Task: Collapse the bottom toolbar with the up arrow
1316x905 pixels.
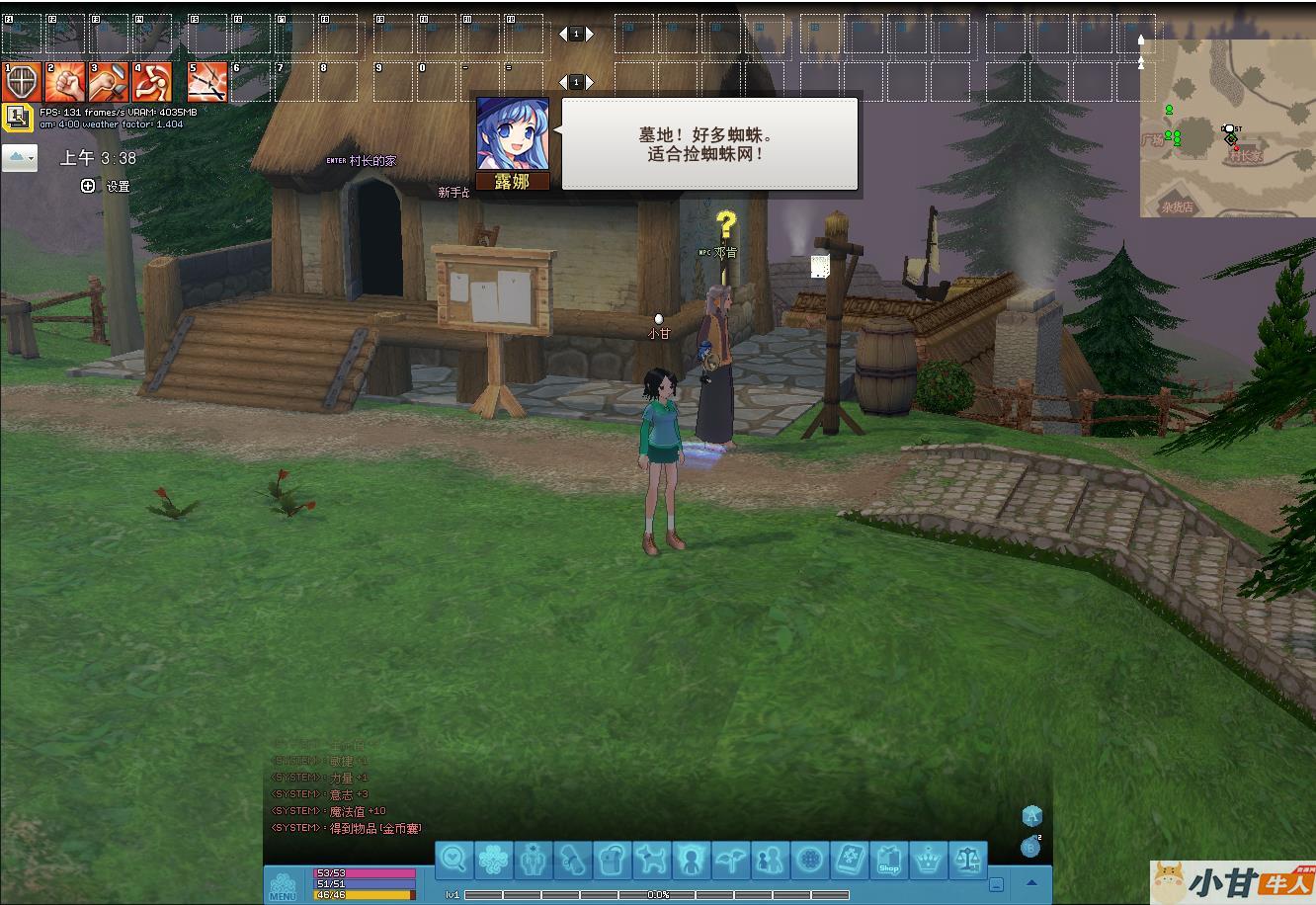Action: tap(1031, 883)
